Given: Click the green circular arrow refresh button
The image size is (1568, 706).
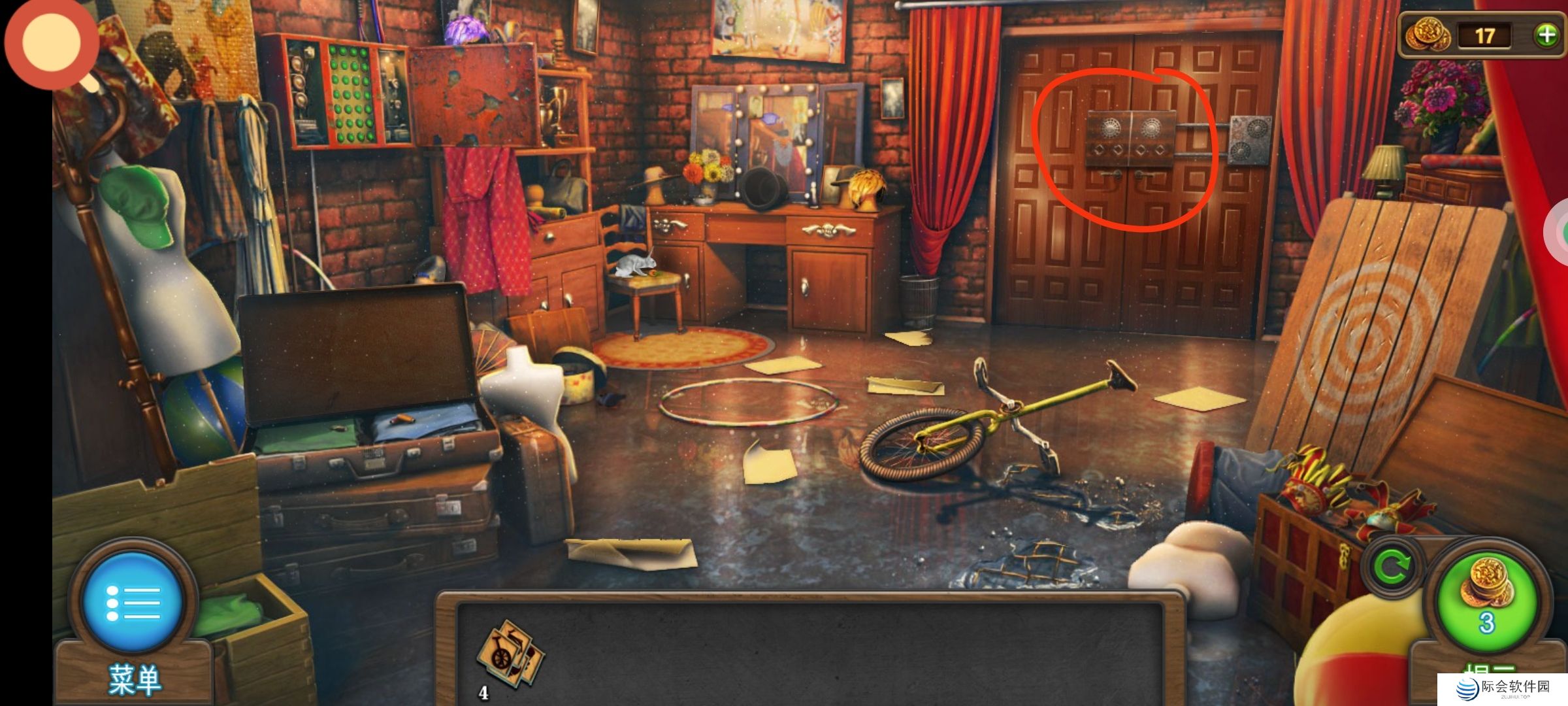Looking at the screenshot, I should [1392, 566].
